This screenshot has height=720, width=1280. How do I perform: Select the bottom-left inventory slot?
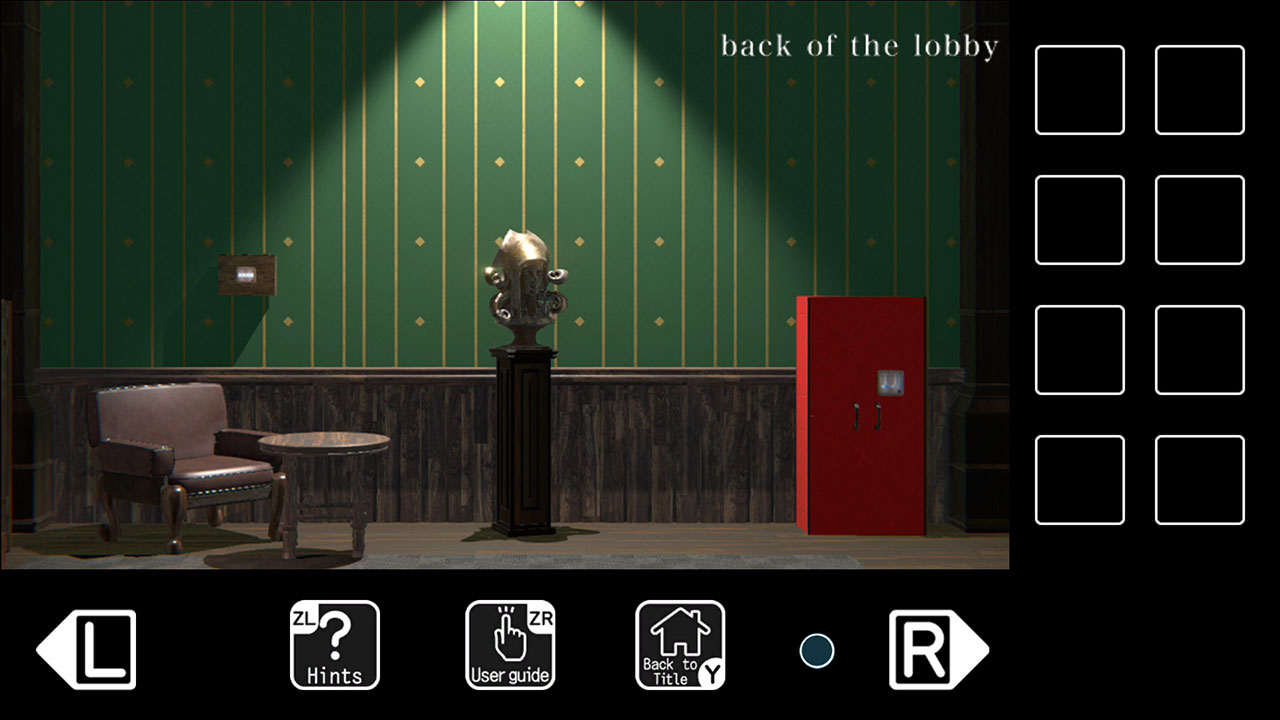(x=1079, y=479)
